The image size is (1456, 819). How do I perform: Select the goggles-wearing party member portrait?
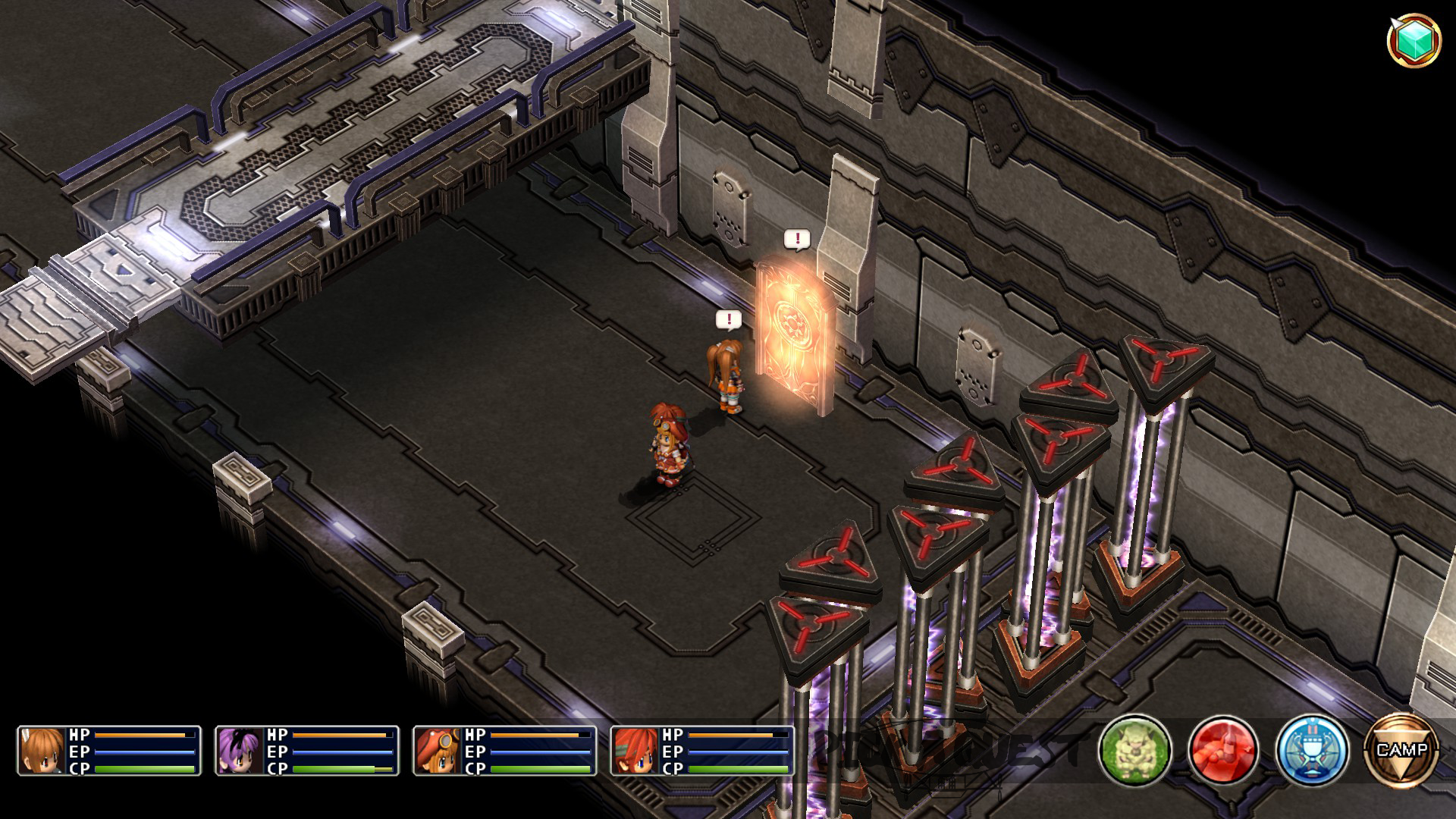point(439,751)
